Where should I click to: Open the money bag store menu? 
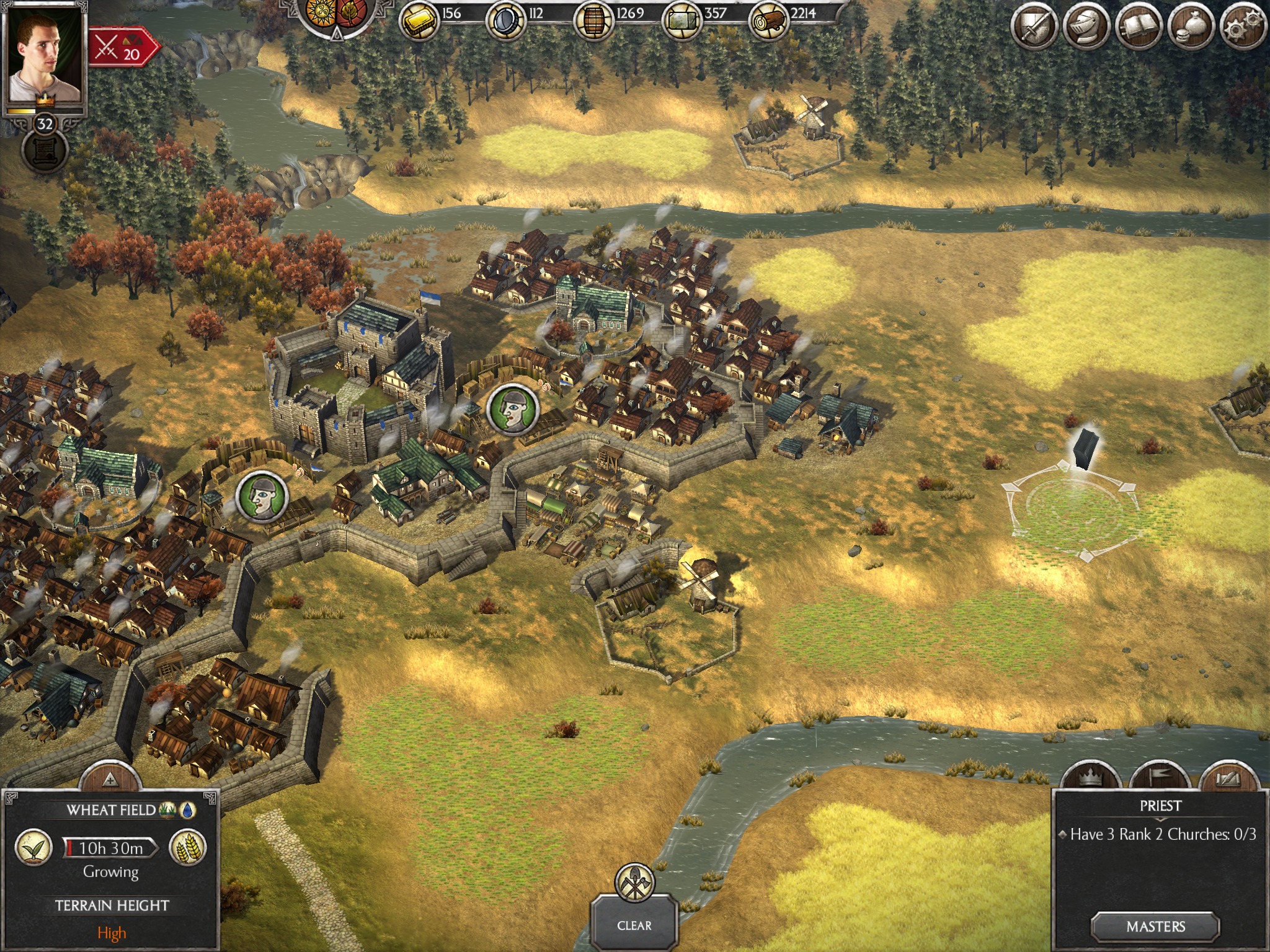pyautogui.click(x=1191, y=27)
